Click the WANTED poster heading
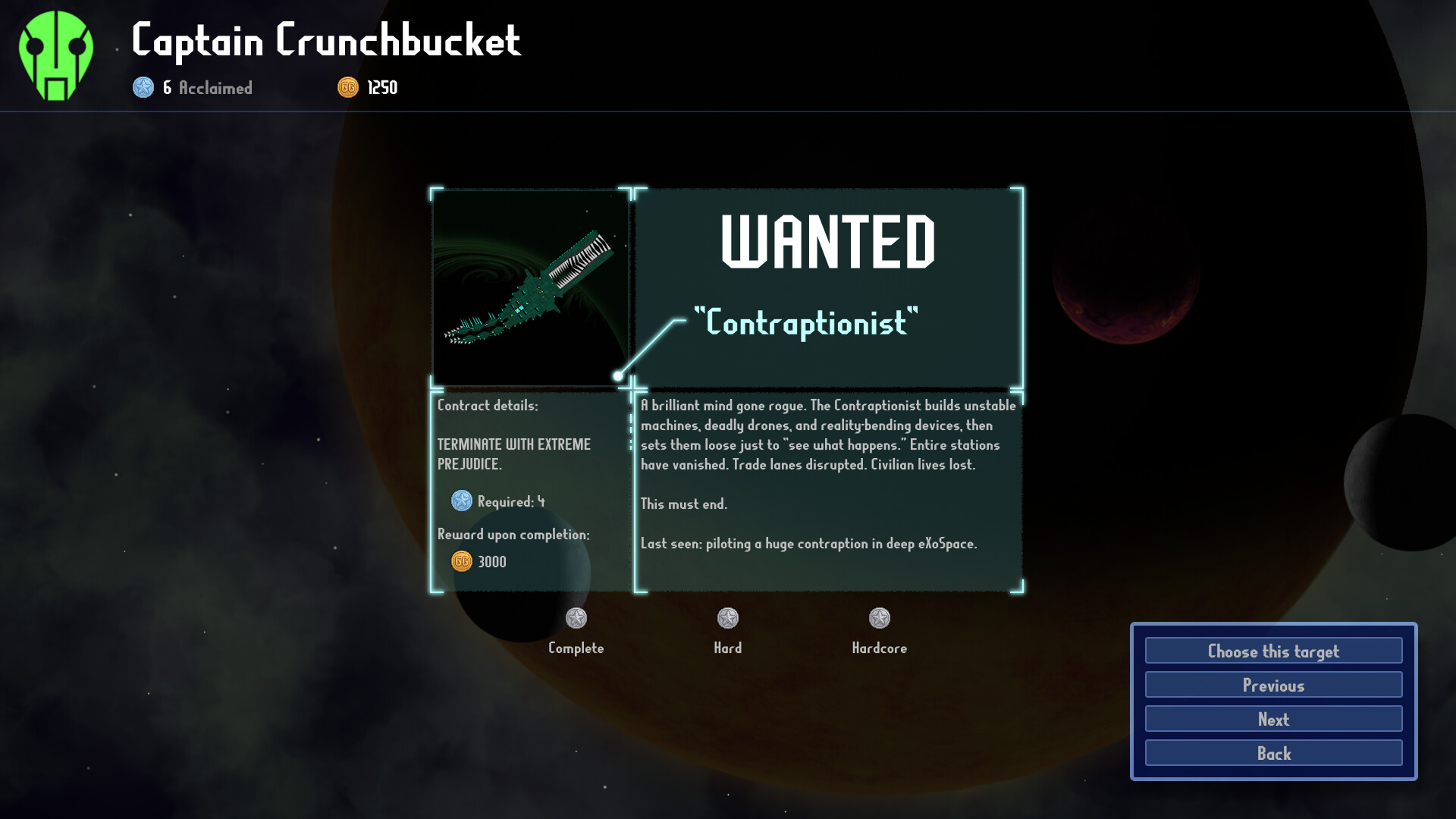 829,243
